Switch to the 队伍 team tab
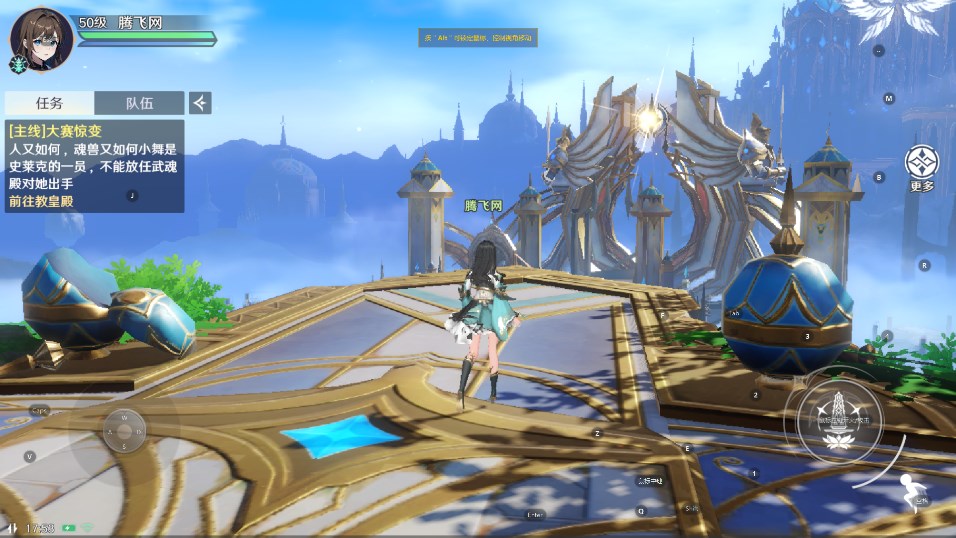The width and height of the screenshot is (956, 538). [x=139, y=103]
